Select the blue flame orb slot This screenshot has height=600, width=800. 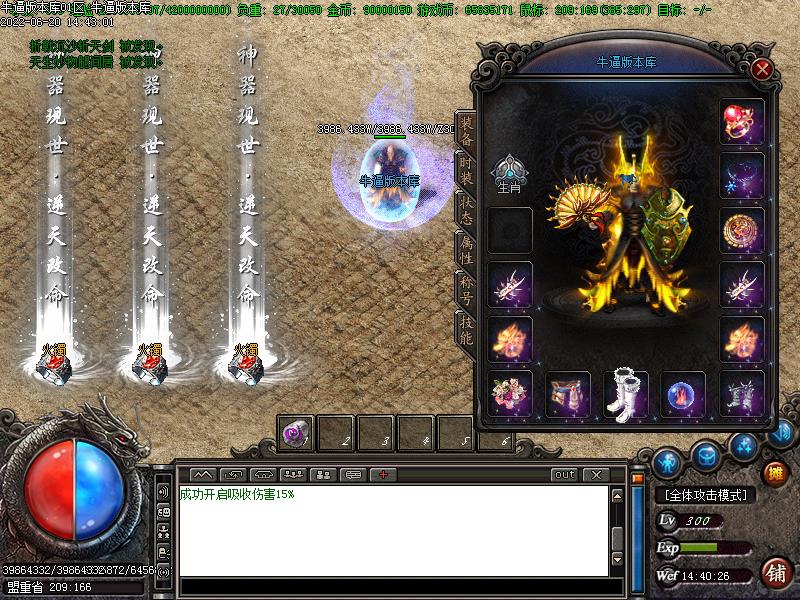(683, 394)
